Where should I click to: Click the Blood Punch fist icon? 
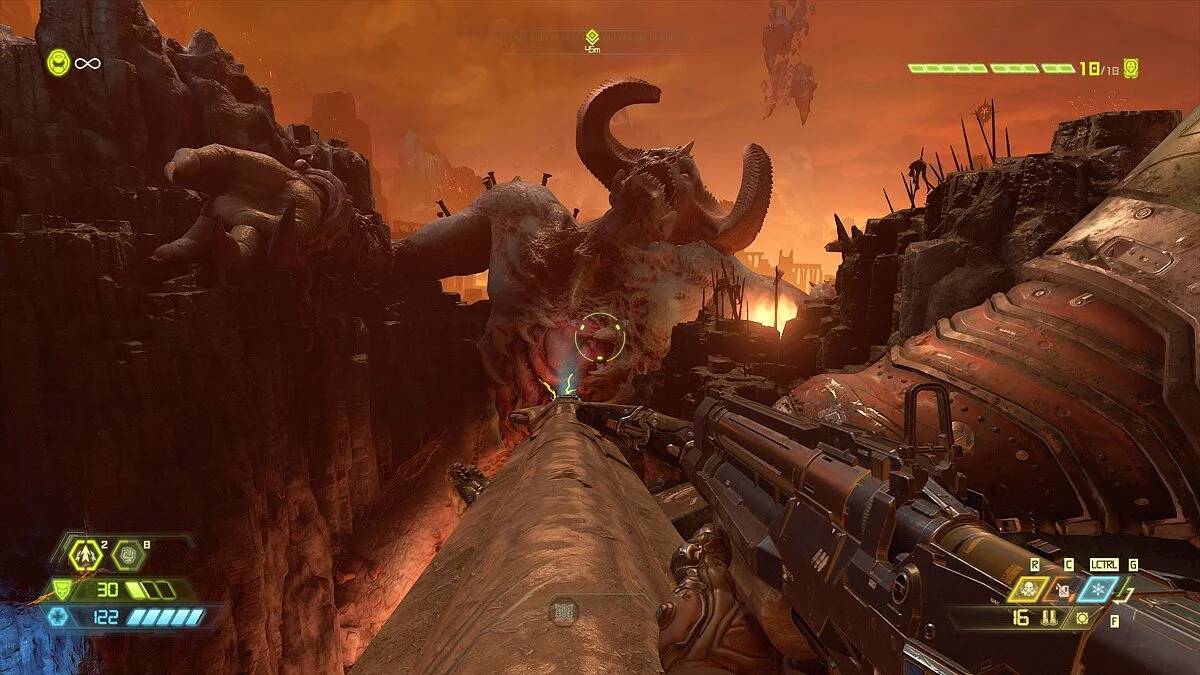(128, 553)
